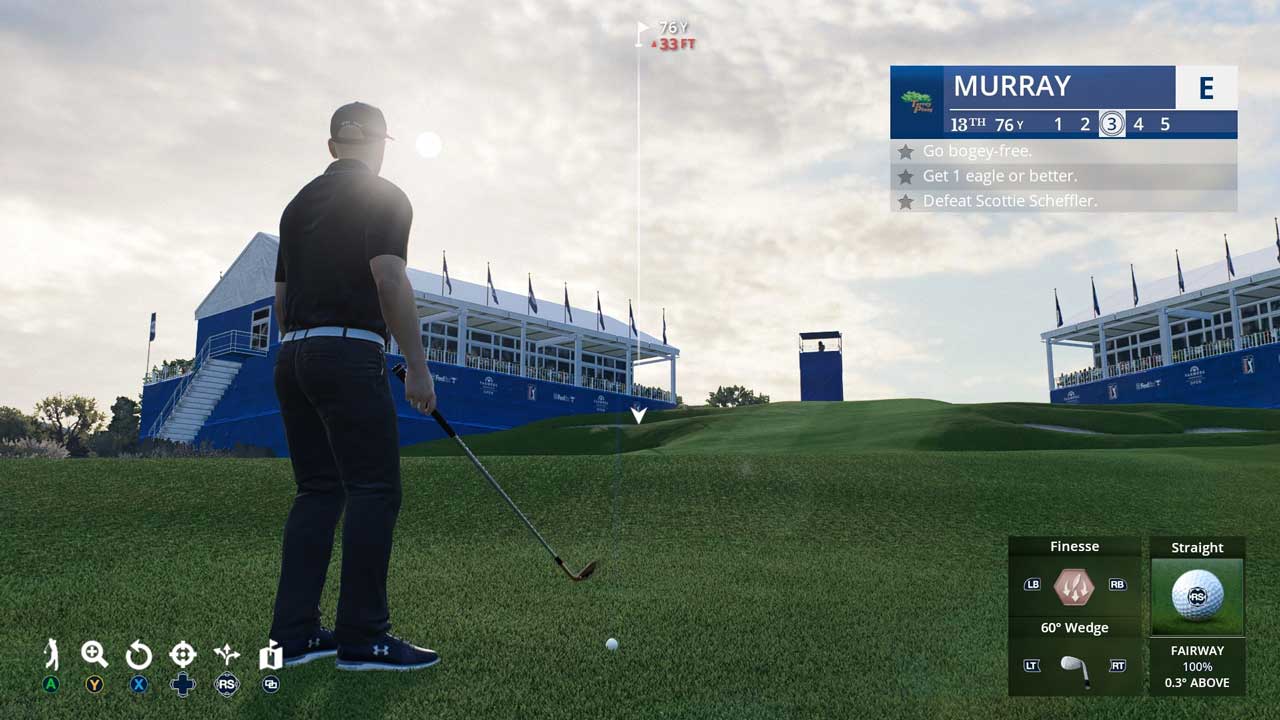Image resolution: width=1280 pixels, height=720 pixels.
Task: Click the circular arrow reset icon
Action: point(138,656)
